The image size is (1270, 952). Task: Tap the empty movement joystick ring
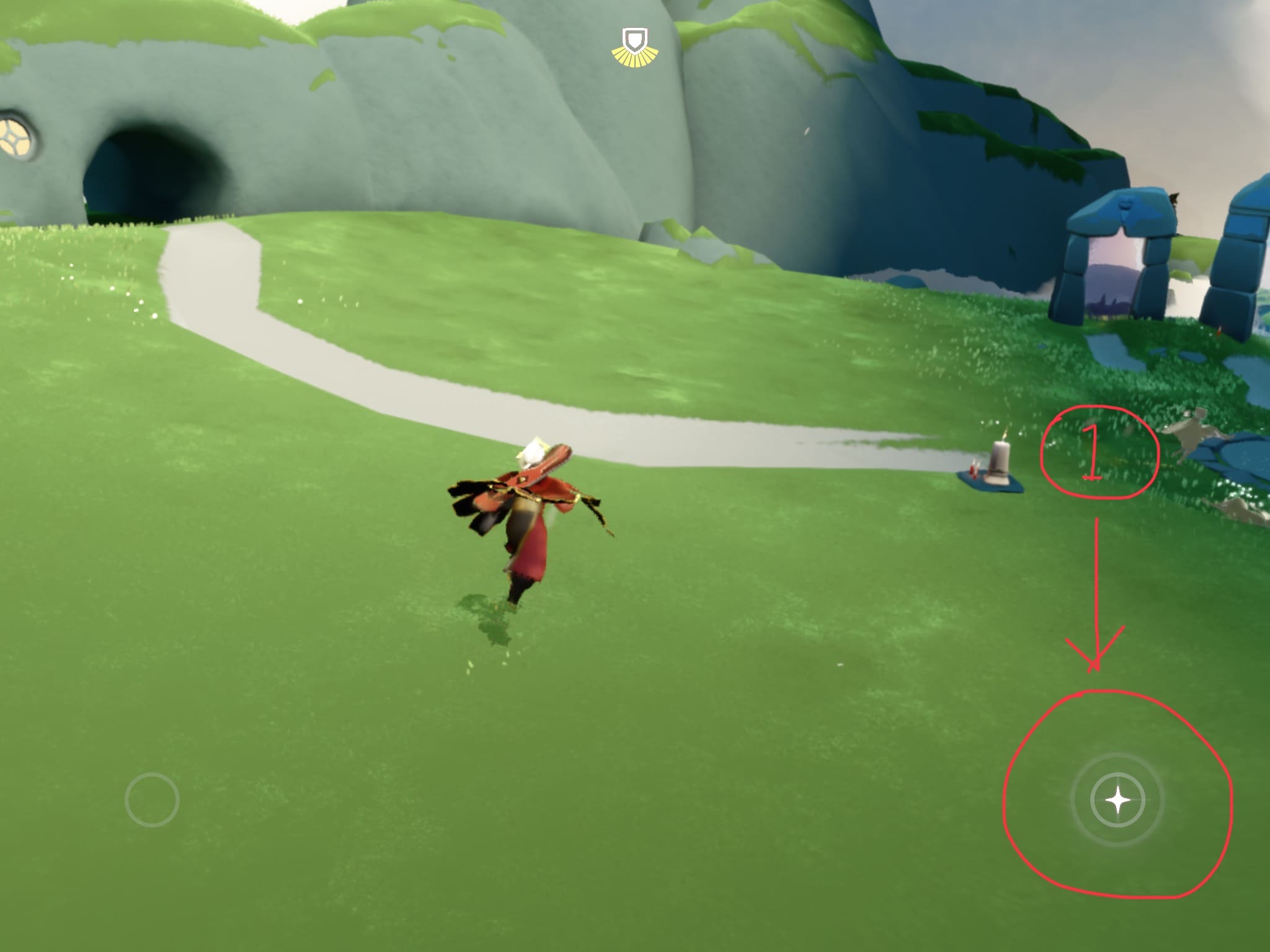[x=152, y=800]
